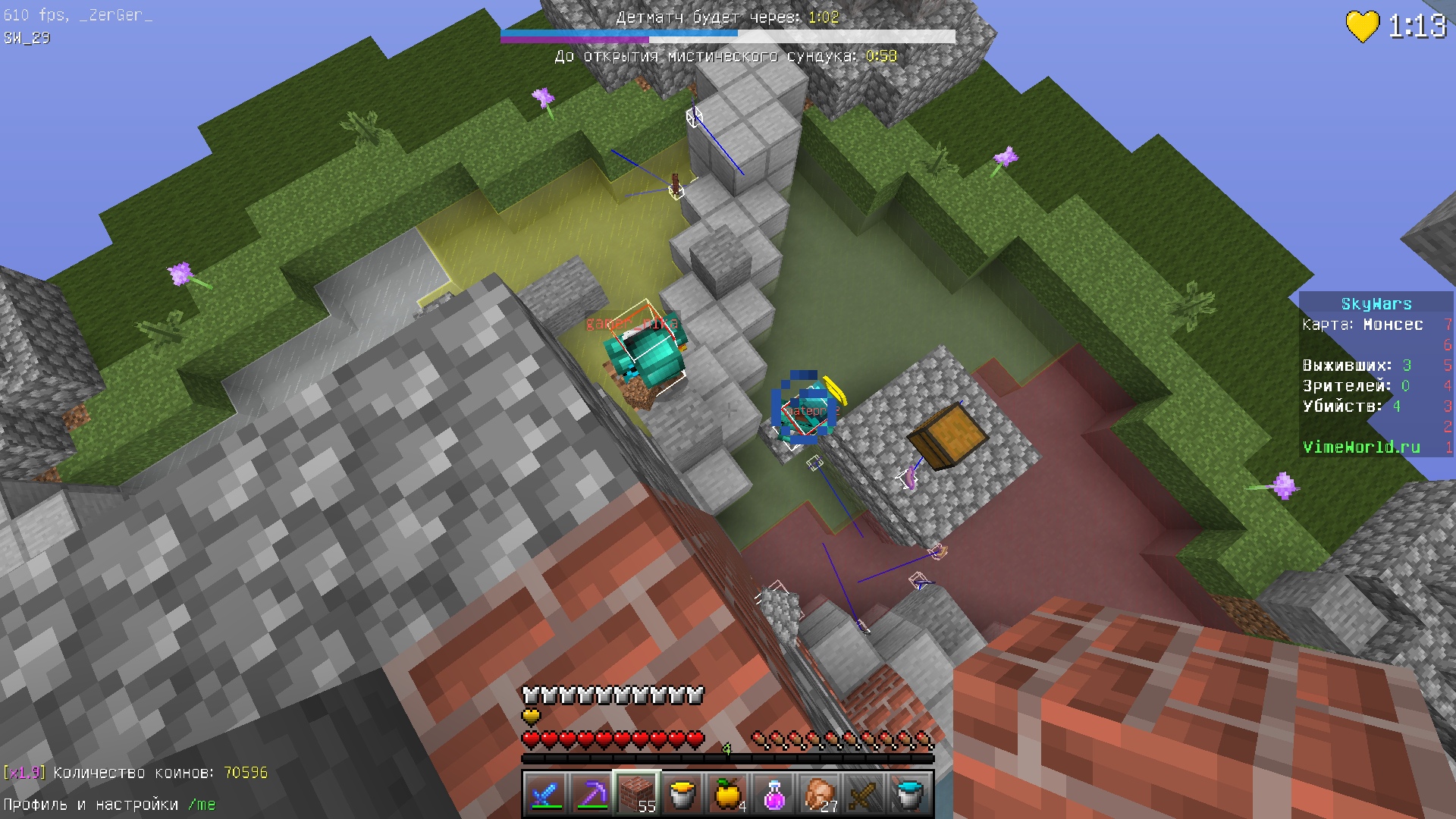The image size is (1456, 819).
Task: Select the pink potion bottle slot
Action: [x=773, y=794]
